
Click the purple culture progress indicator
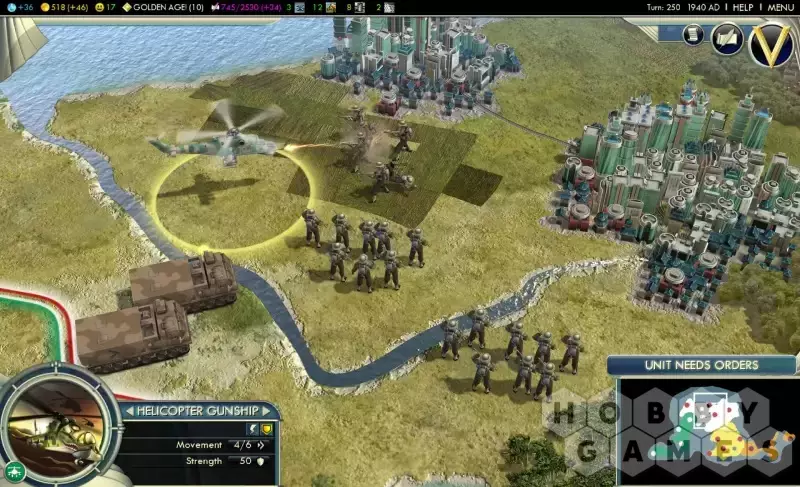[x=244, y=7]
